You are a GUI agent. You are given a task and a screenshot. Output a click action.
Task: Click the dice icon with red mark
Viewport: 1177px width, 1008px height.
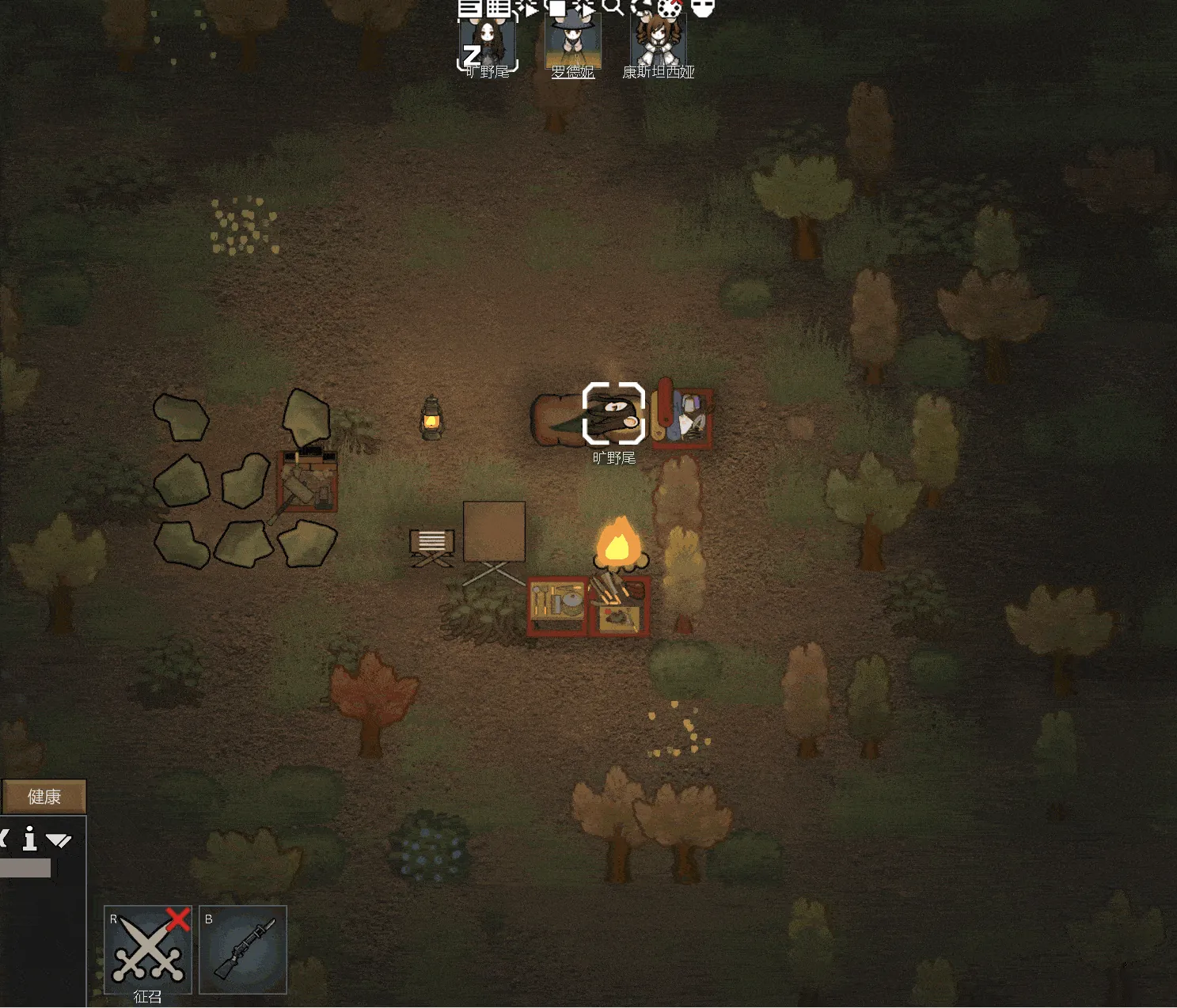coord(670,9)
